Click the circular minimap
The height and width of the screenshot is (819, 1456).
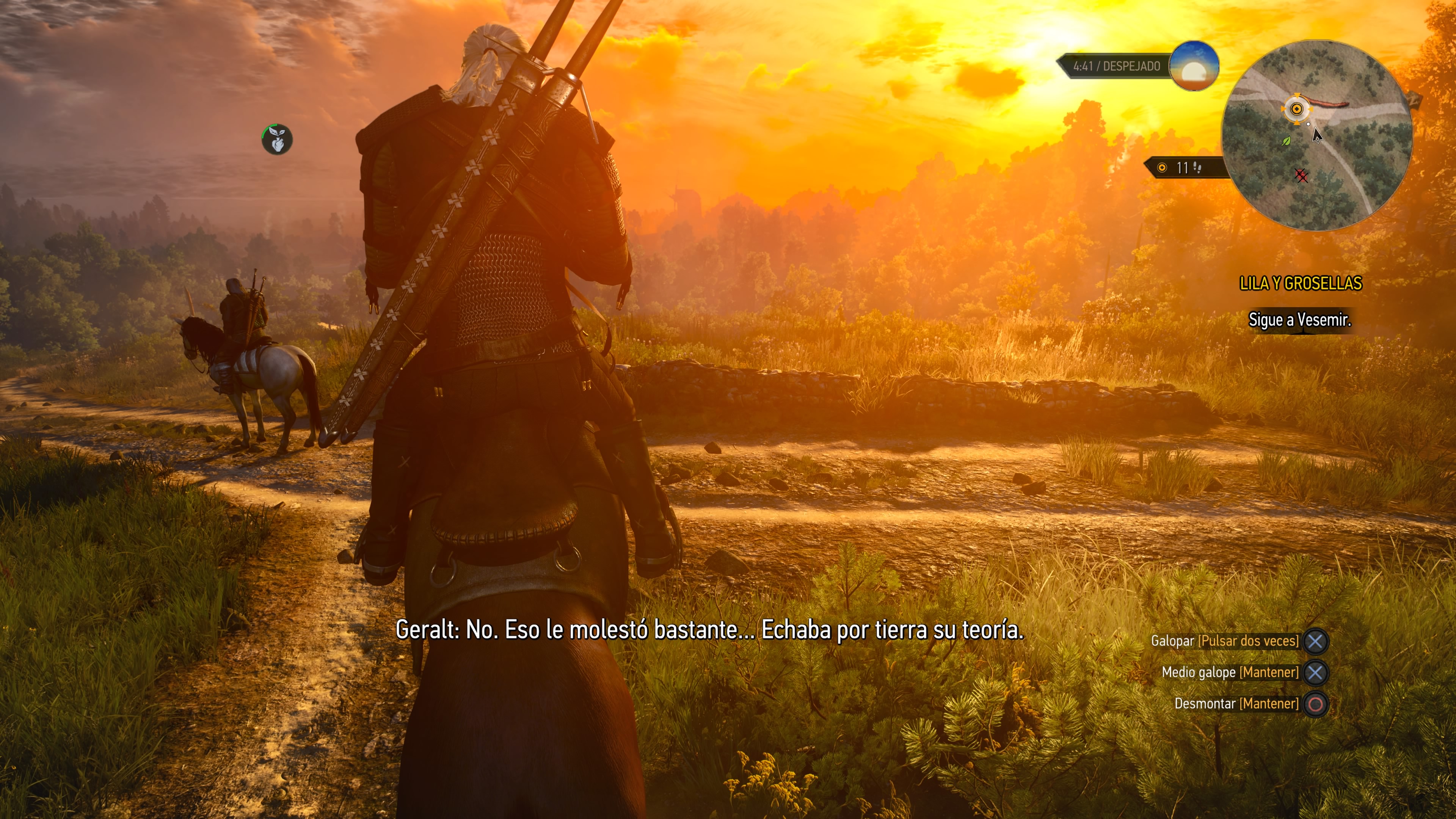click(1317, 136)
